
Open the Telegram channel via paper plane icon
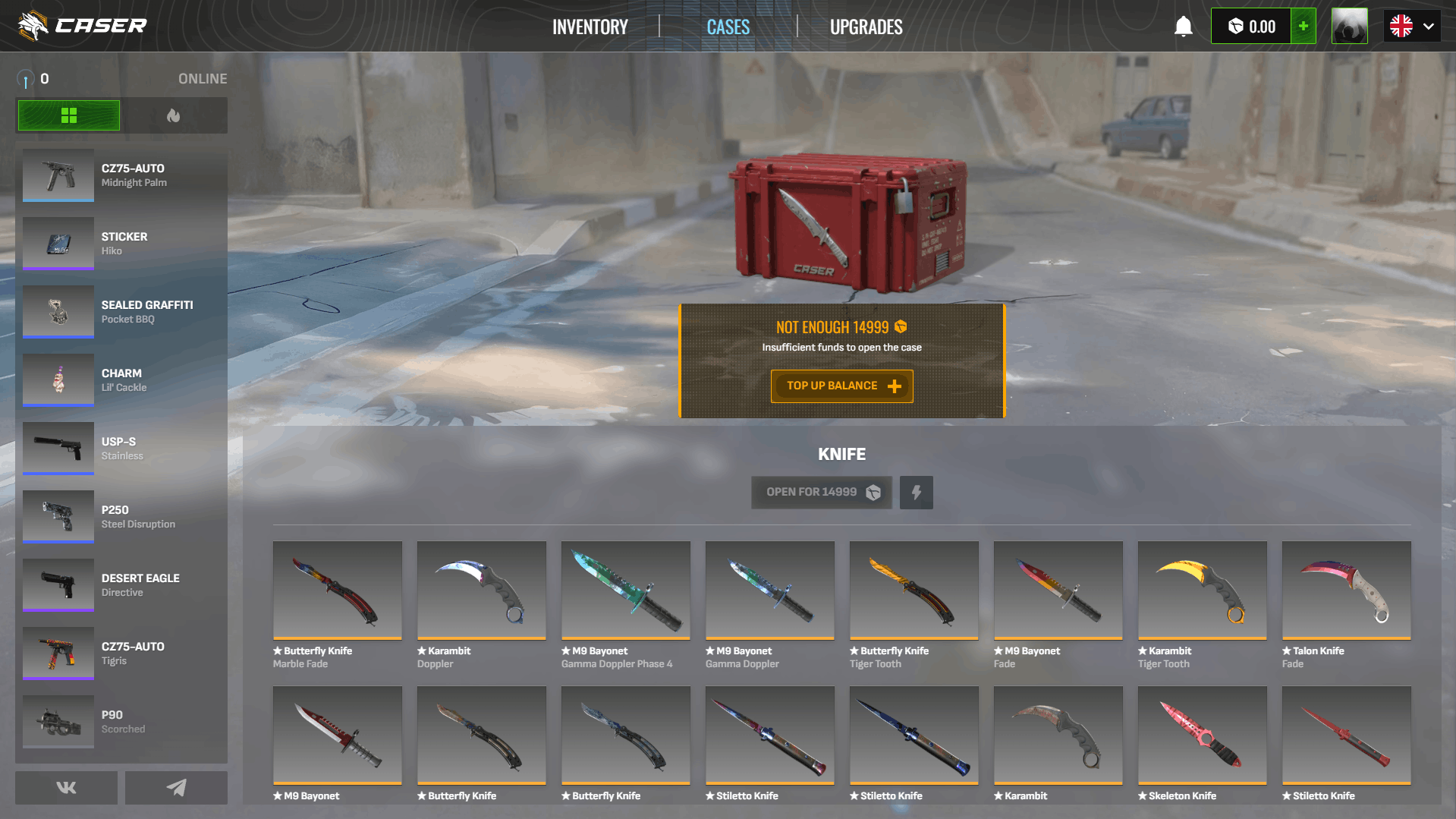[x=176, y=787]
